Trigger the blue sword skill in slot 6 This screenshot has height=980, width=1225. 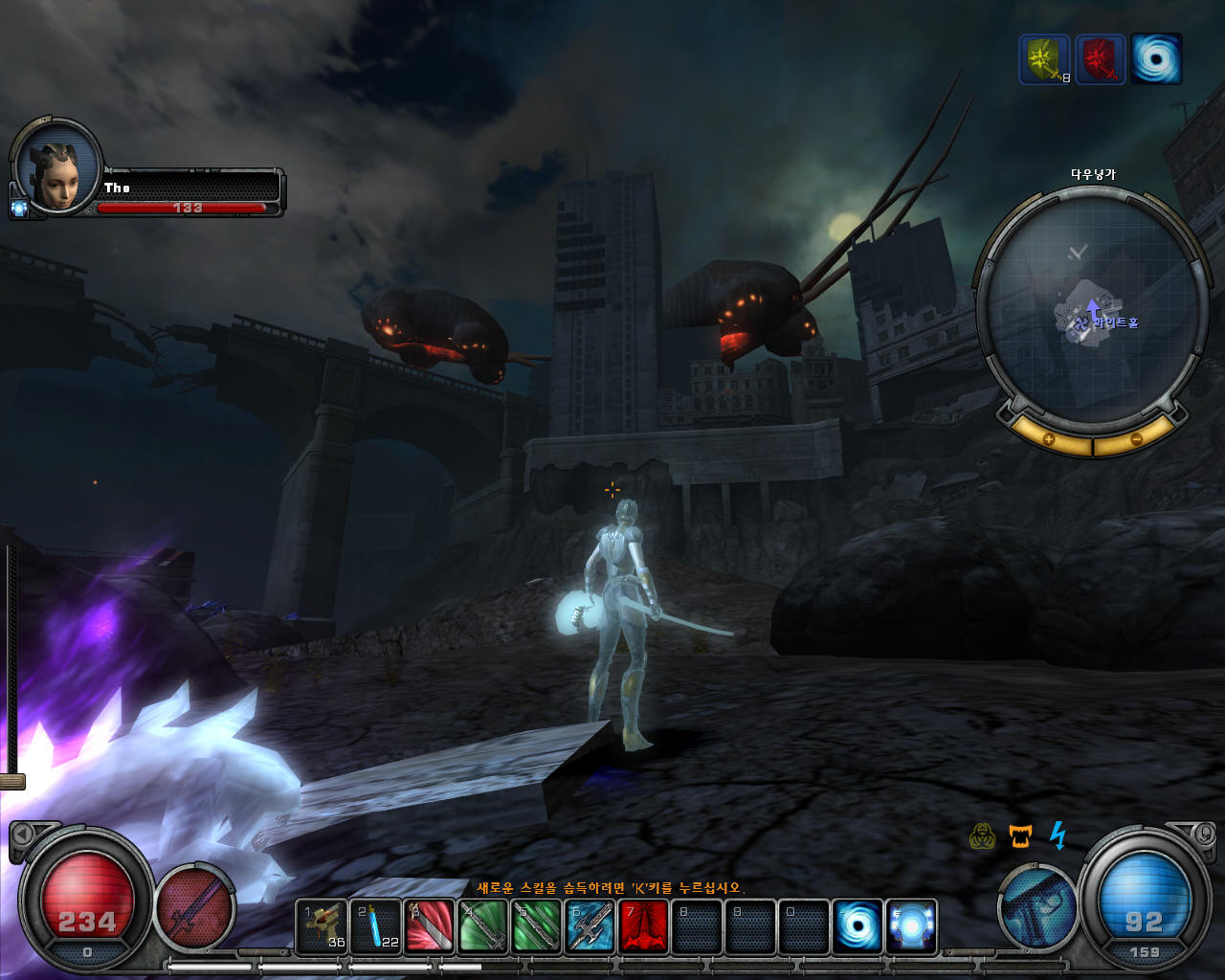click(590, 926)
